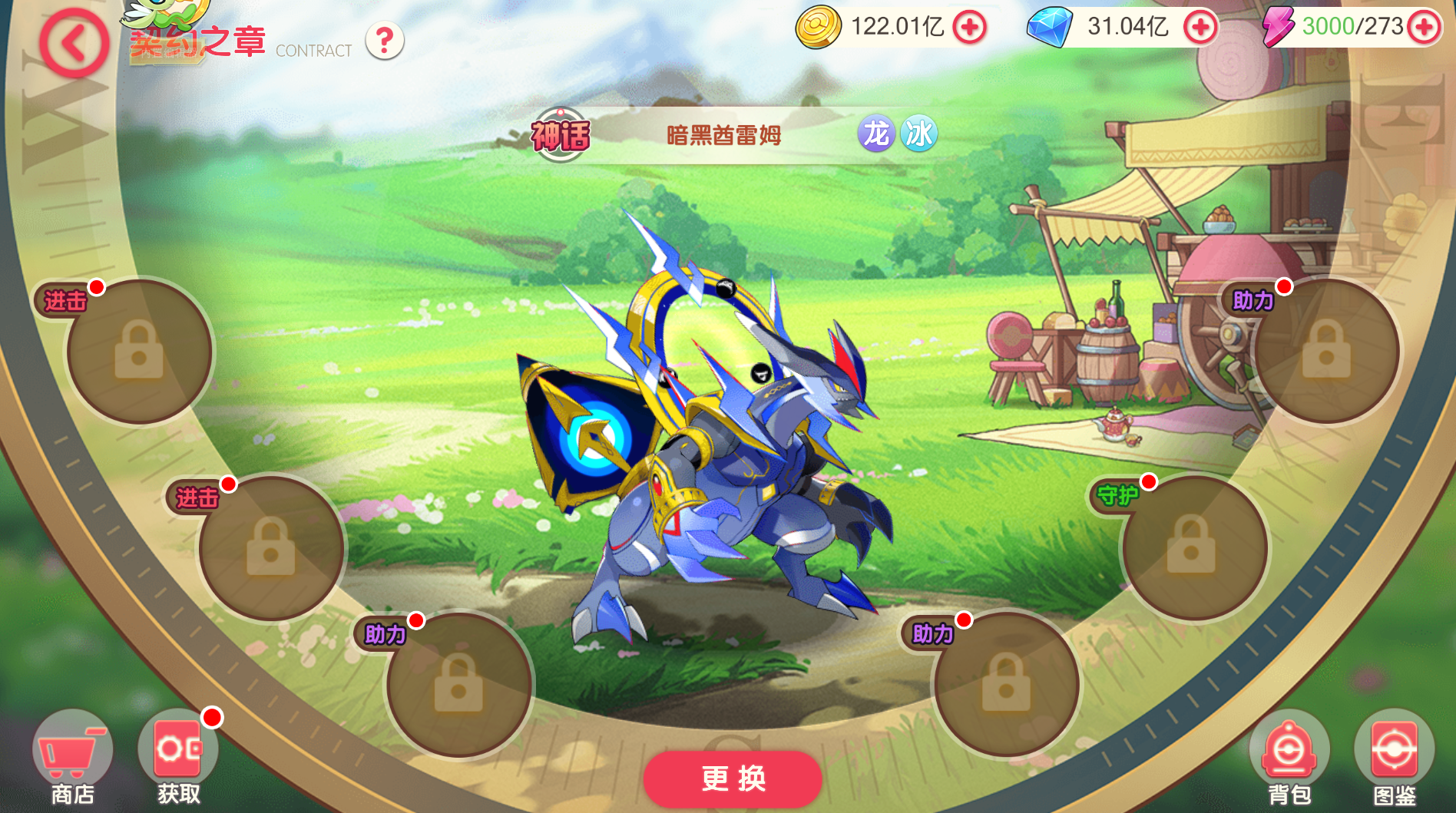
Task: Click the 龙 dragon type badge
Action: point(876,134)
